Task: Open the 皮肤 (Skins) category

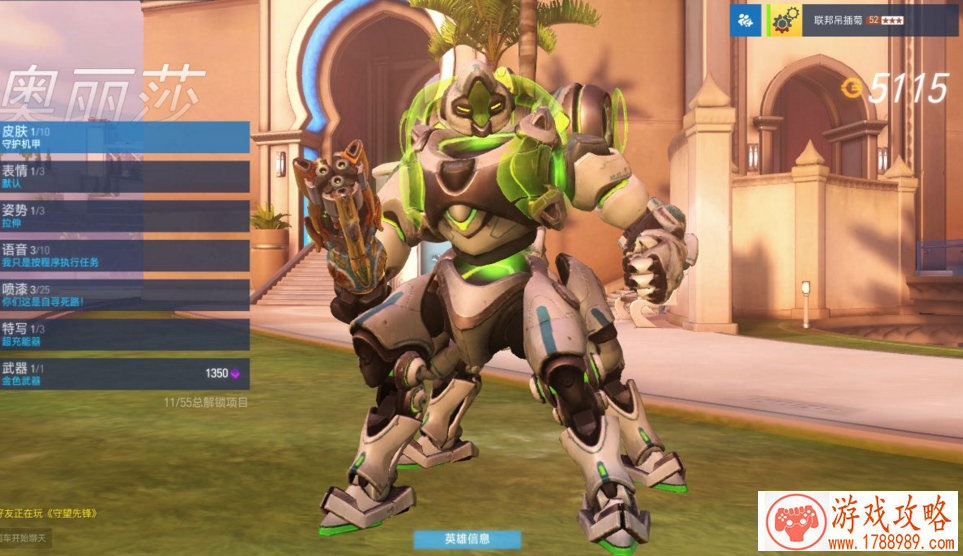Action: click(124, 137)
